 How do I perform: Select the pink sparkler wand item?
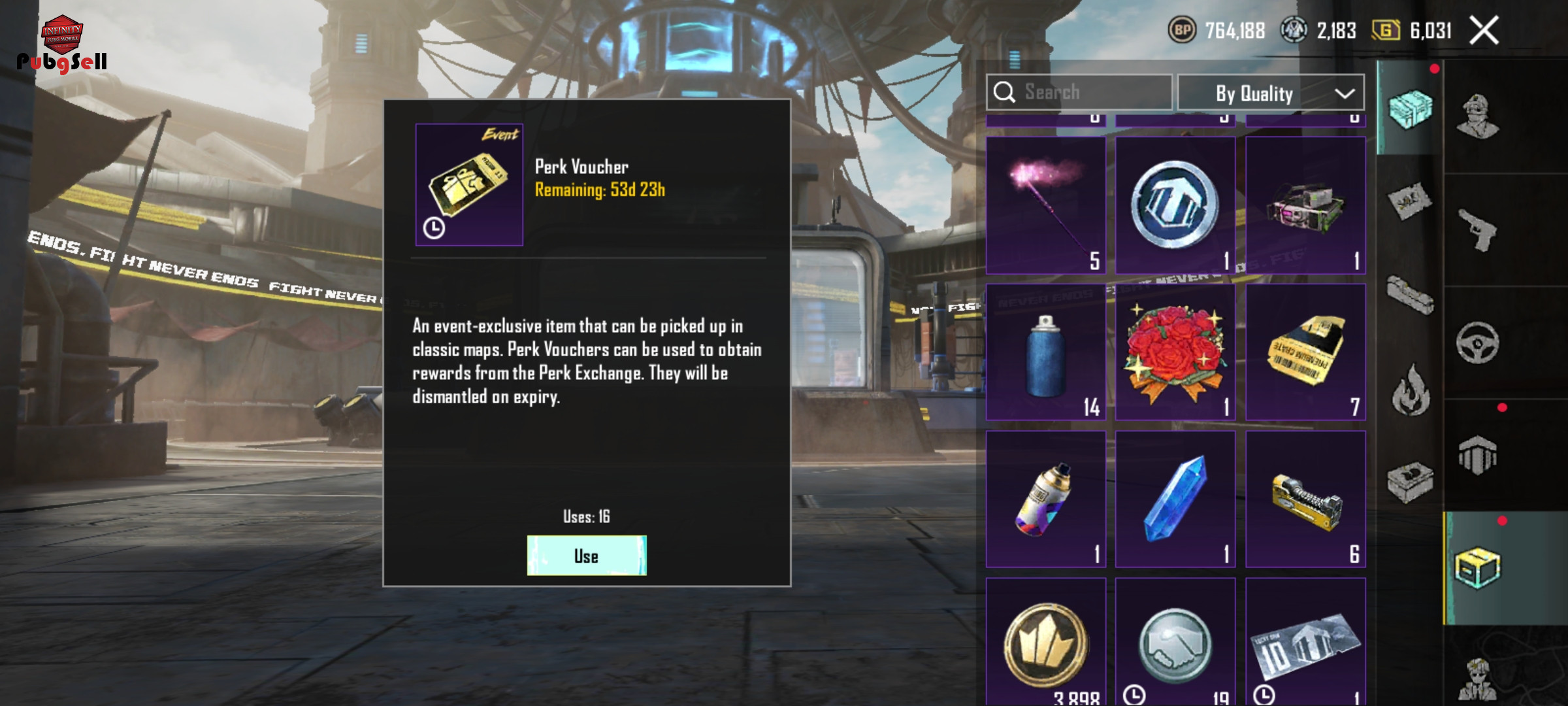pos(1045,204)
